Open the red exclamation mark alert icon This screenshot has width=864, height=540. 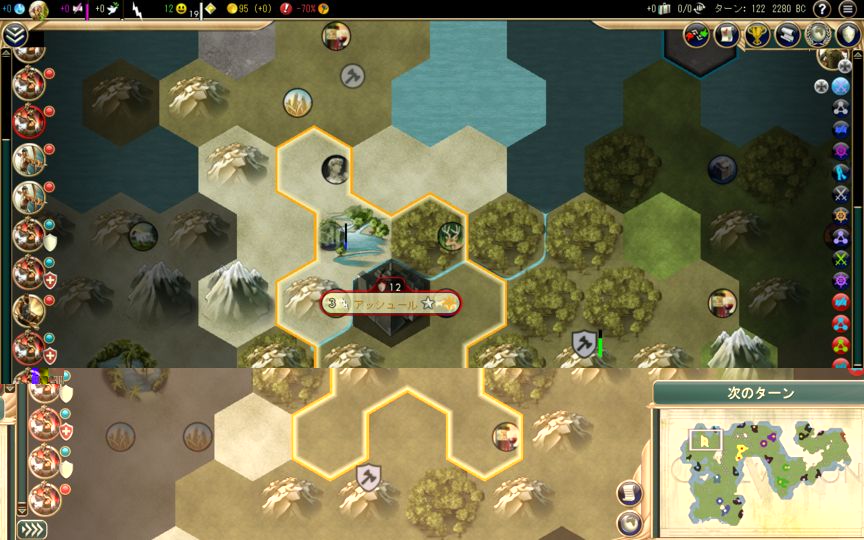(x=286, y=9)
